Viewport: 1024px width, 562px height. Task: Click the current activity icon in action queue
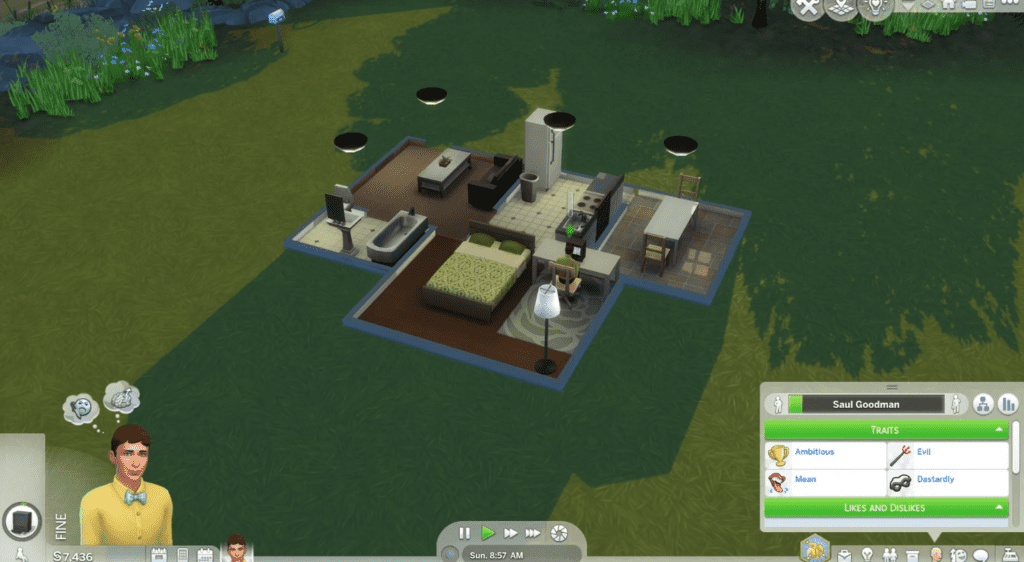point(22,521)
